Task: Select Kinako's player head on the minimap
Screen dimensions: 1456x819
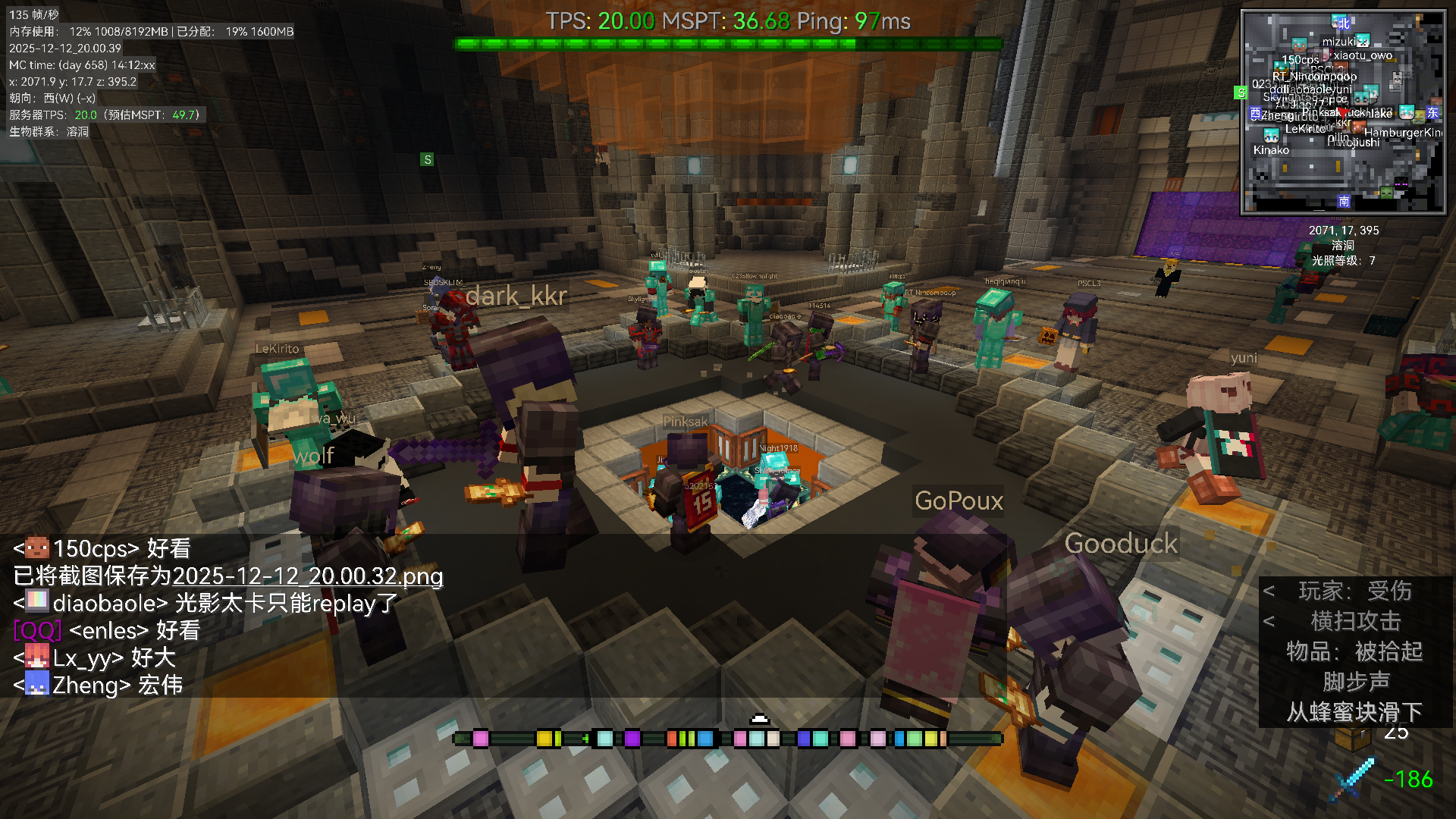Action: click(1271, 135)
